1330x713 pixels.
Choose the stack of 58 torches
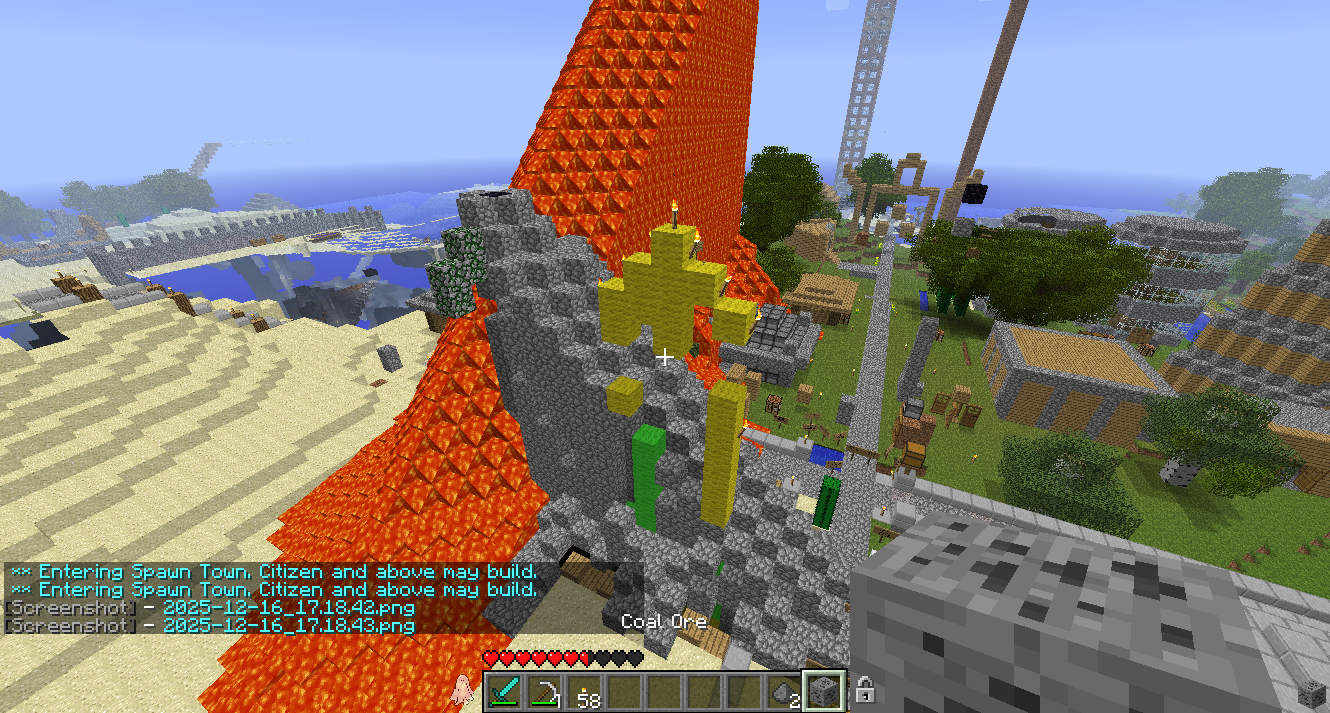point(585,691)
